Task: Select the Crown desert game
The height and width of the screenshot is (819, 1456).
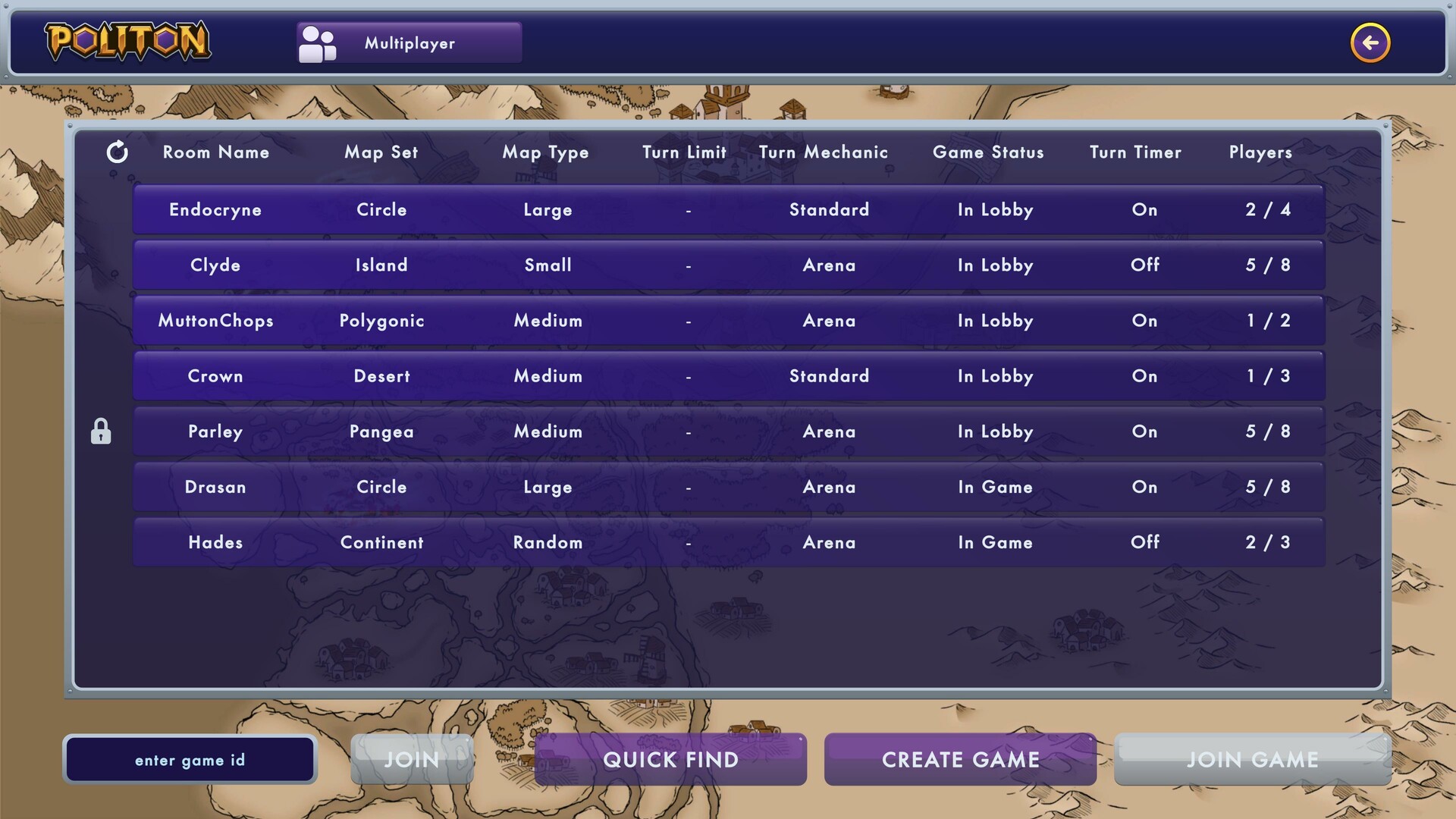Action: 728,375
